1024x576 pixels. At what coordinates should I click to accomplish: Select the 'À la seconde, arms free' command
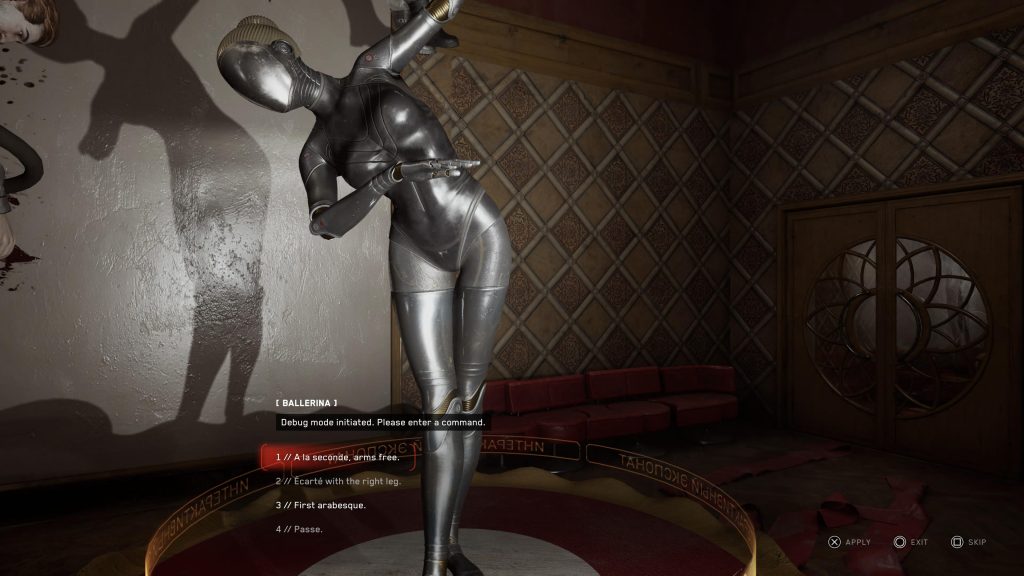(338, 457)
